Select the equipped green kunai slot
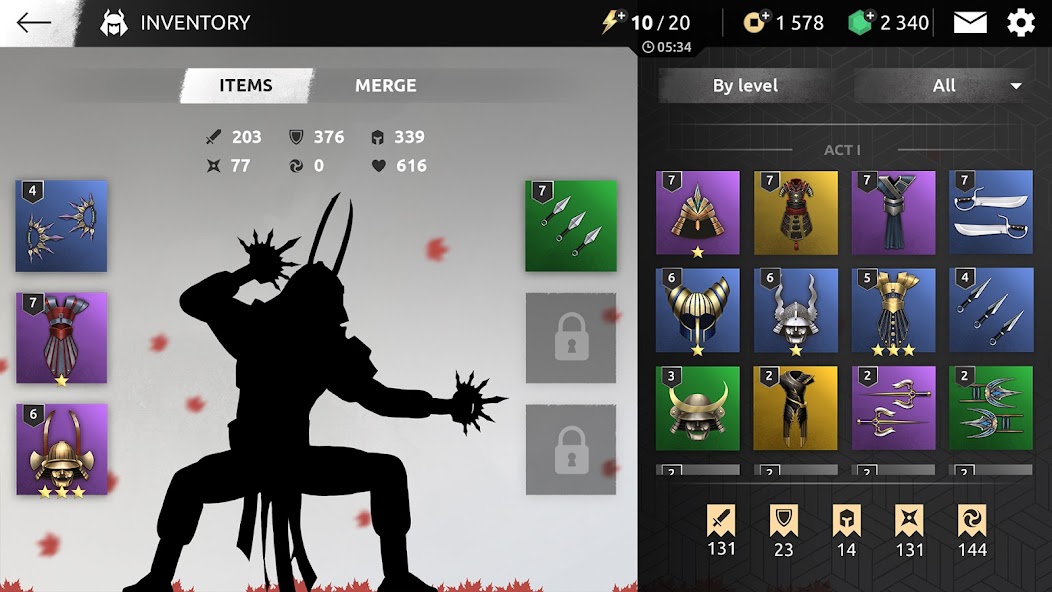1052x592 pixels. [x=570, y=226]
